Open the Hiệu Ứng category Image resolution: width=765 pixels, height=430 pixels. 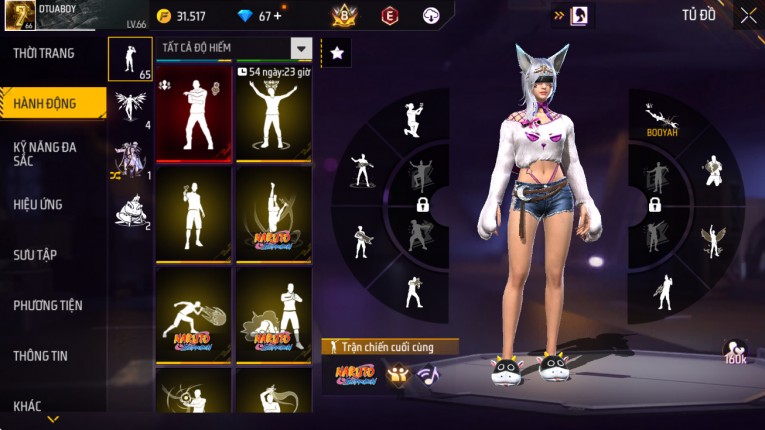click(38, 204)
